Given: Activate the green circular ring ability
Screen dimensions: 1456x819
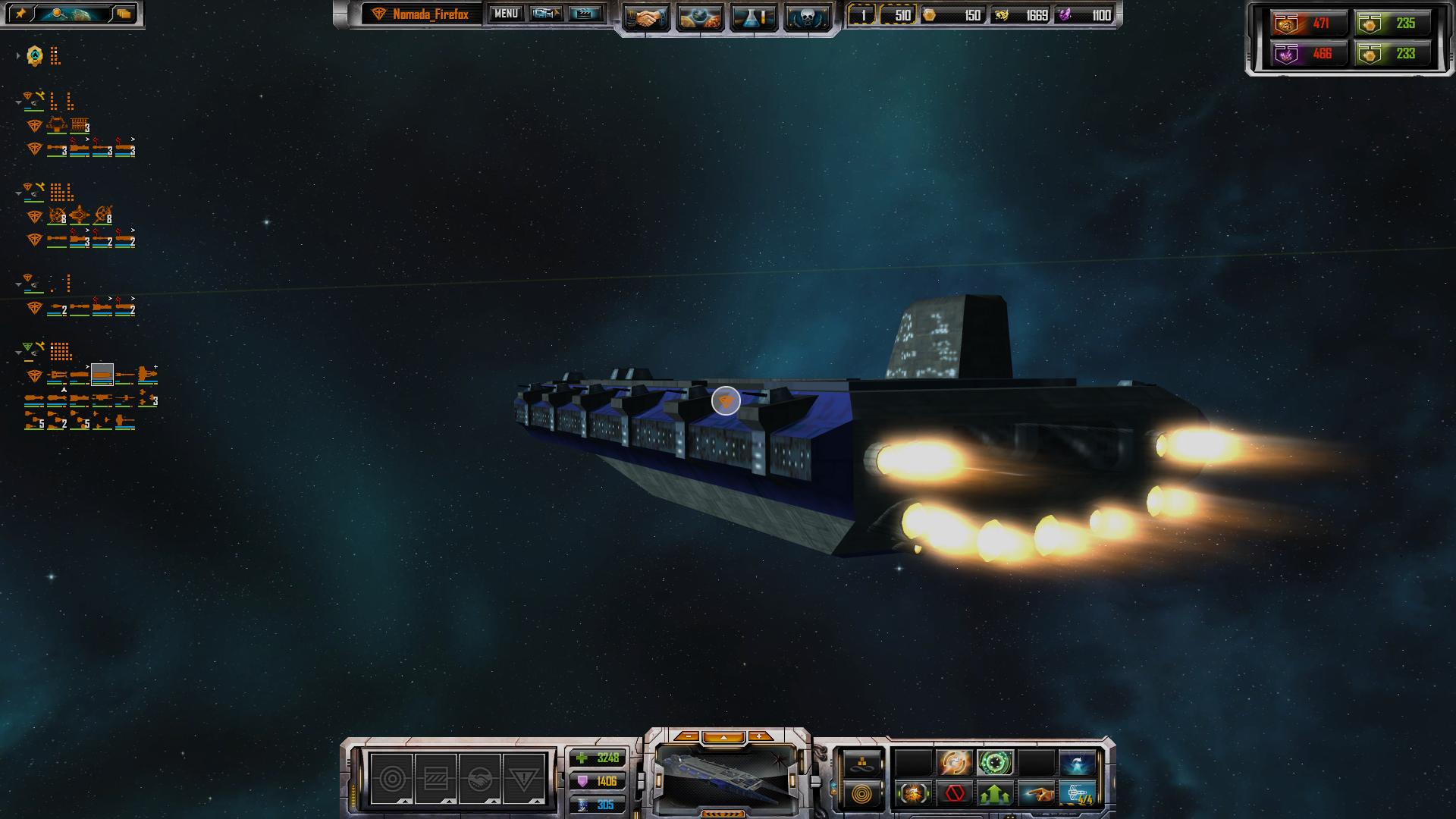Looking at the screenshot, I should click(996, 762).
